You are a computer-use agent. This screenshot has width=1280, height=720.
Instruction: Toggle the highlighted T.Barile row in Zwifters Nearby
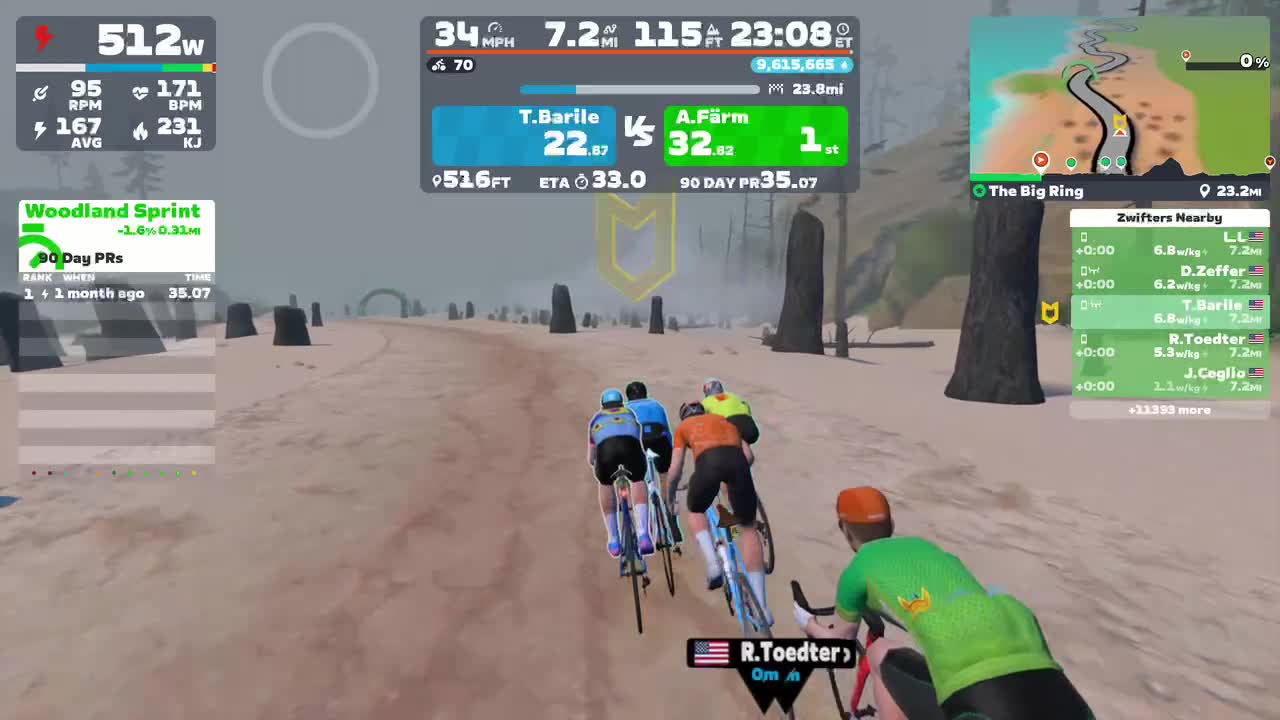pos(1170,312)
